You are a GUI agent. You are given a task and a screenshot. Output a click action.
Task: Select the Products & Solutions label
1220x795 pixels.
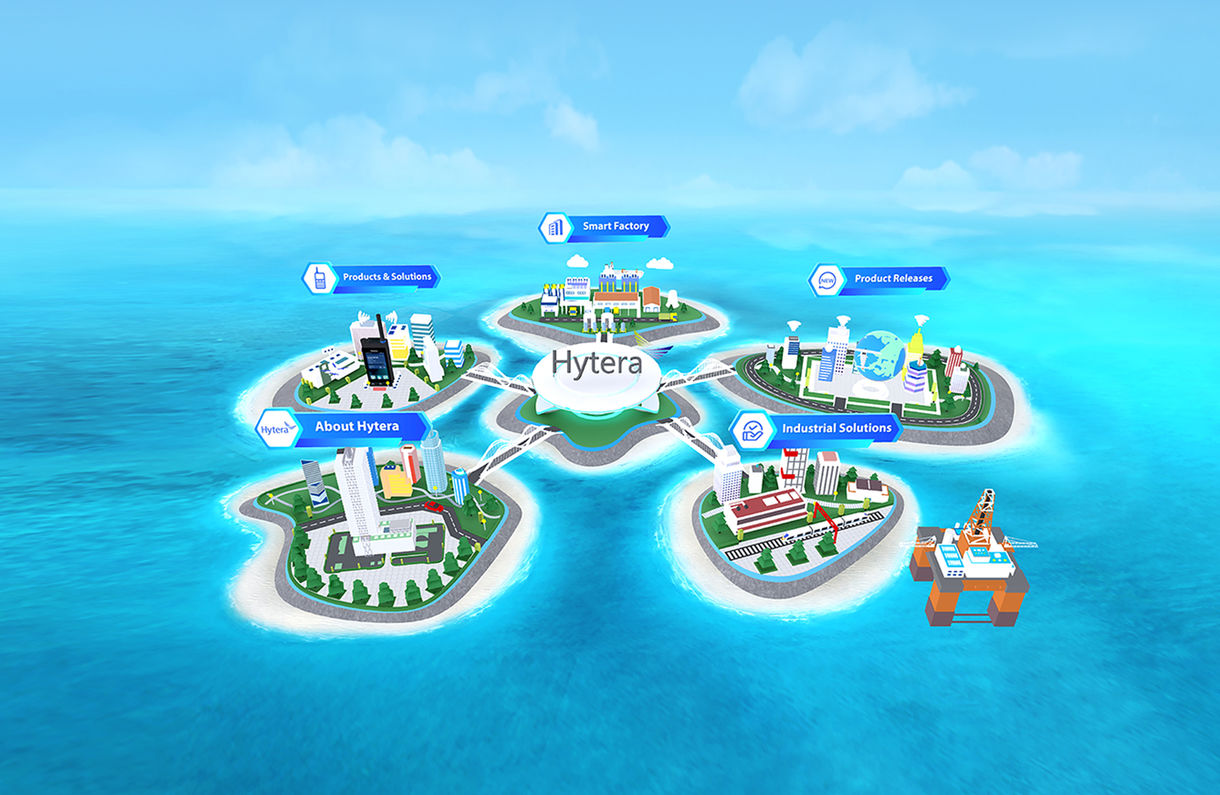click(385, 277)
